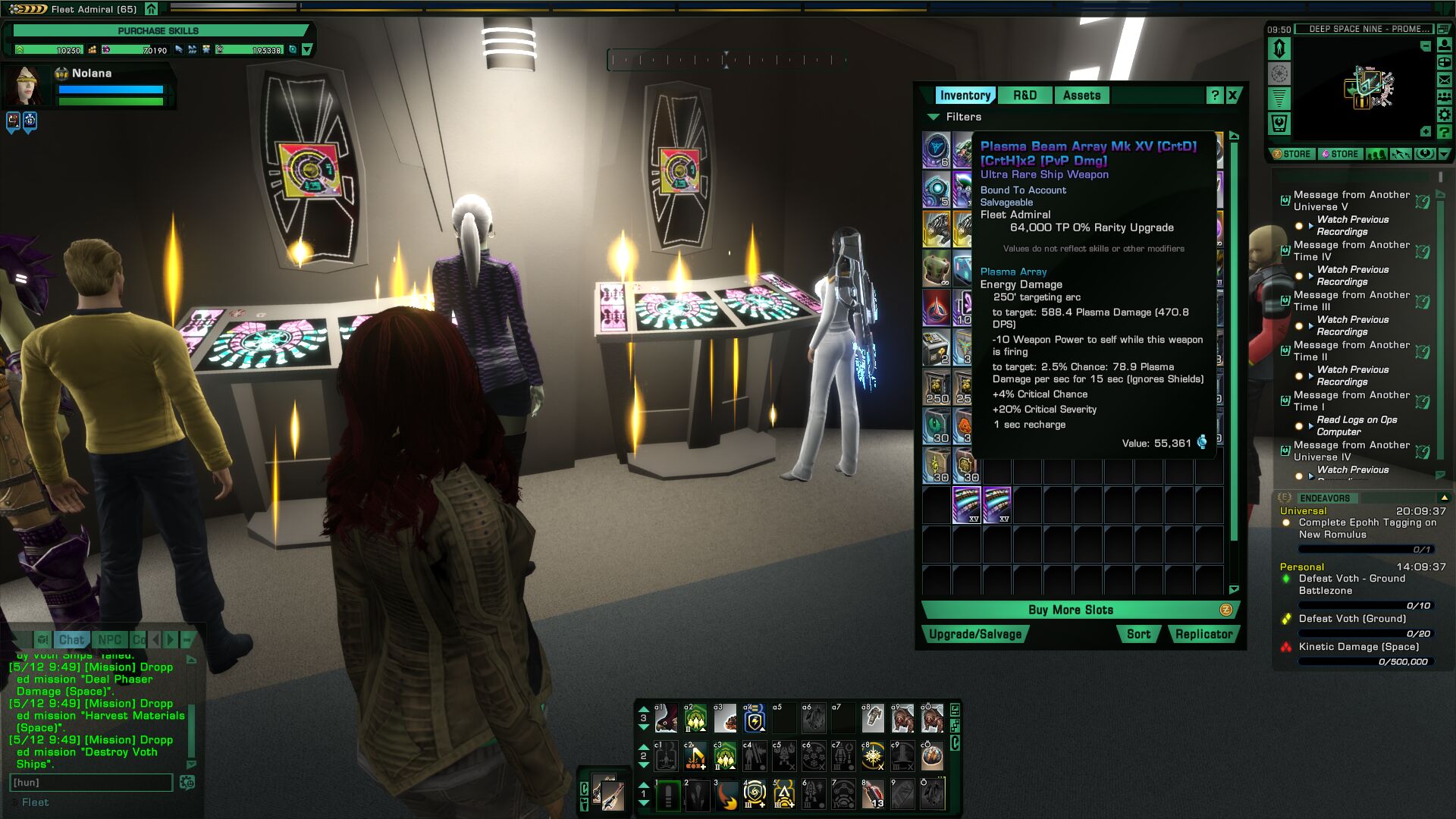The height and width of the screenshot is (819, 1456).
Task: Track the Defeat Voth (Ground) endeavor
Action: pyautogui.click(x=1352, y=619)
